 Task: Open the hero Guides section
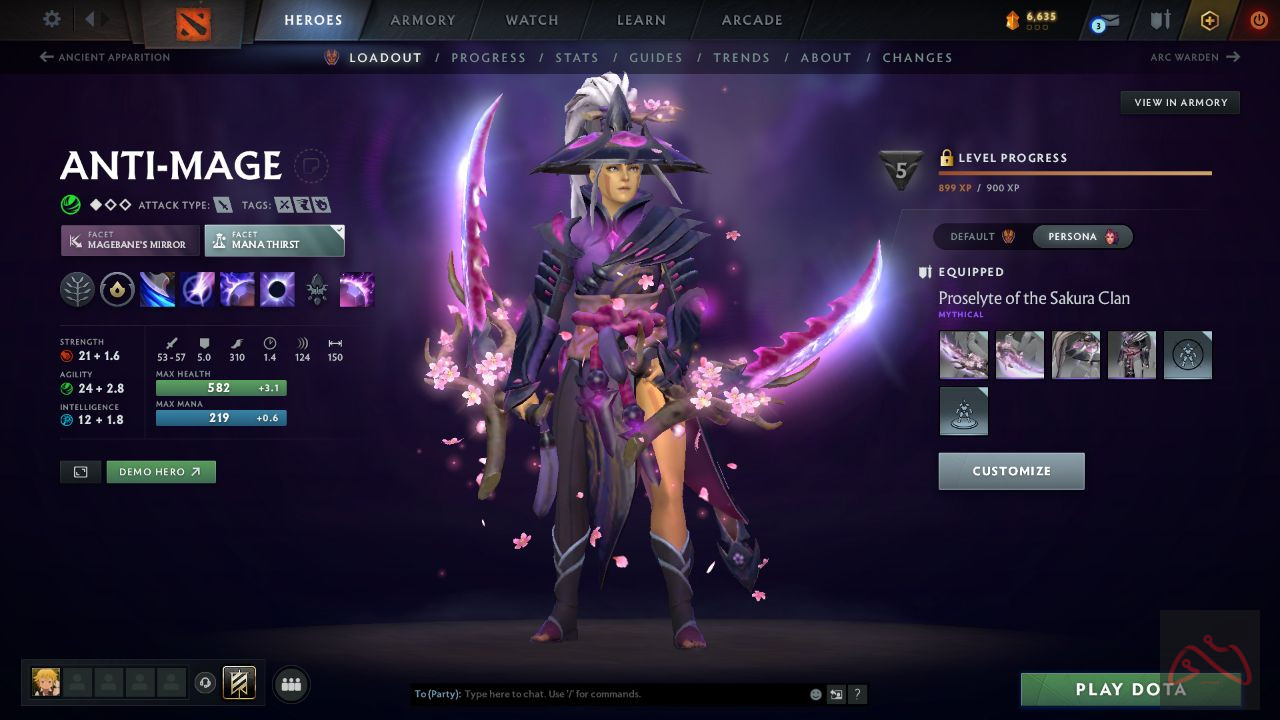point(656,58)
